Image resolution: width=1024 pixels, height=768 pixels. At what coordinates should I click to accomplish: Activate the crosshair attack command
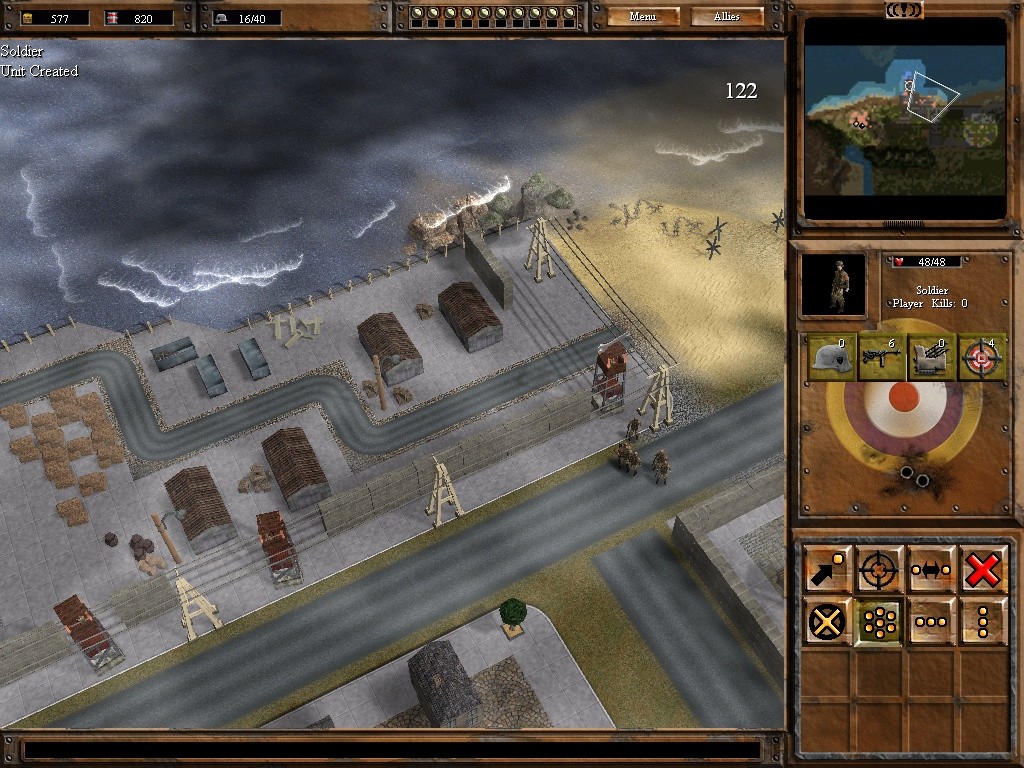[x=879, y=569]
